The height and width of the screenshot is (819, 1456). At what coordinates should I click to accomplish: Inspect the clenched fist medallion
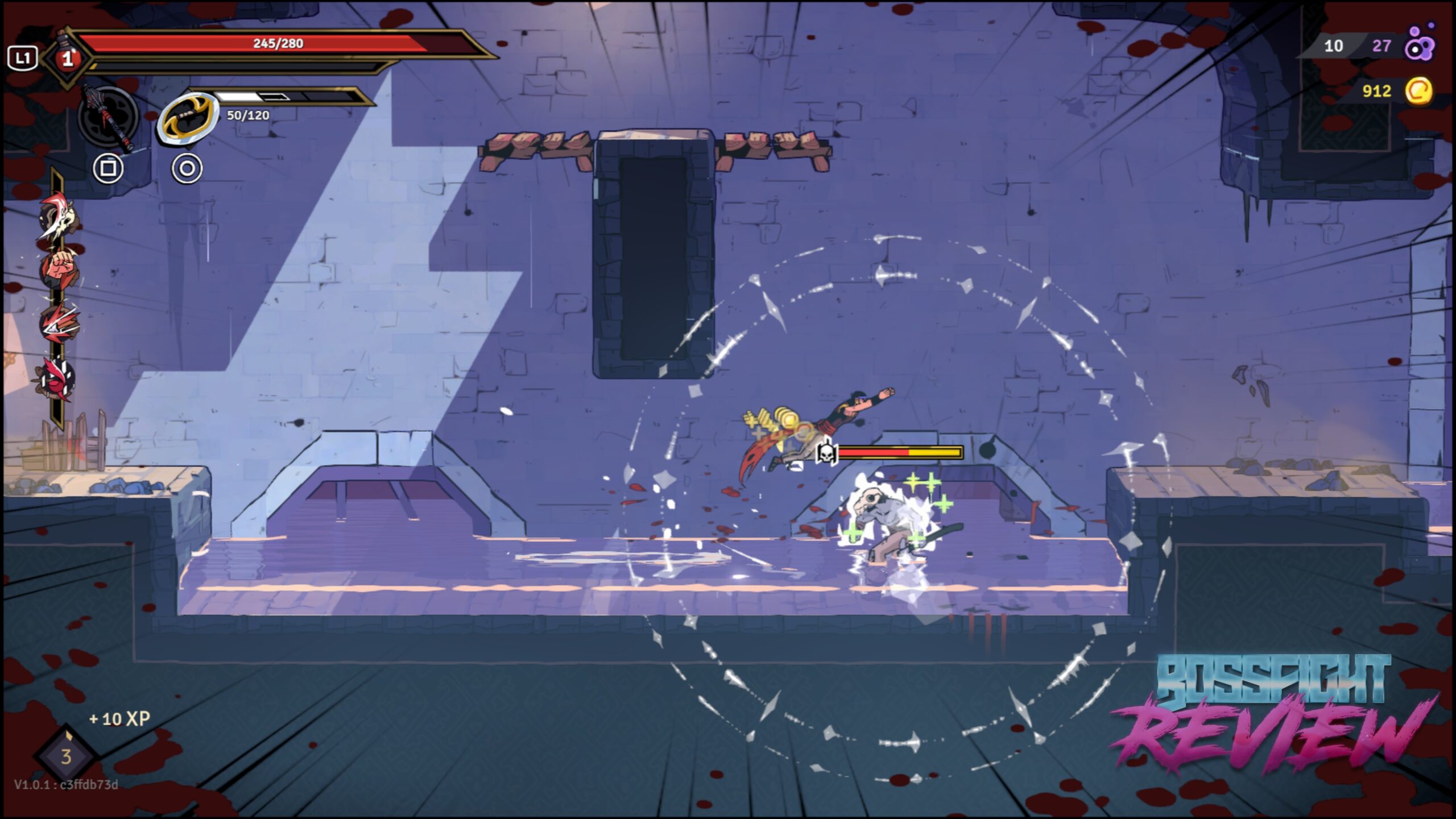[59, 267]
